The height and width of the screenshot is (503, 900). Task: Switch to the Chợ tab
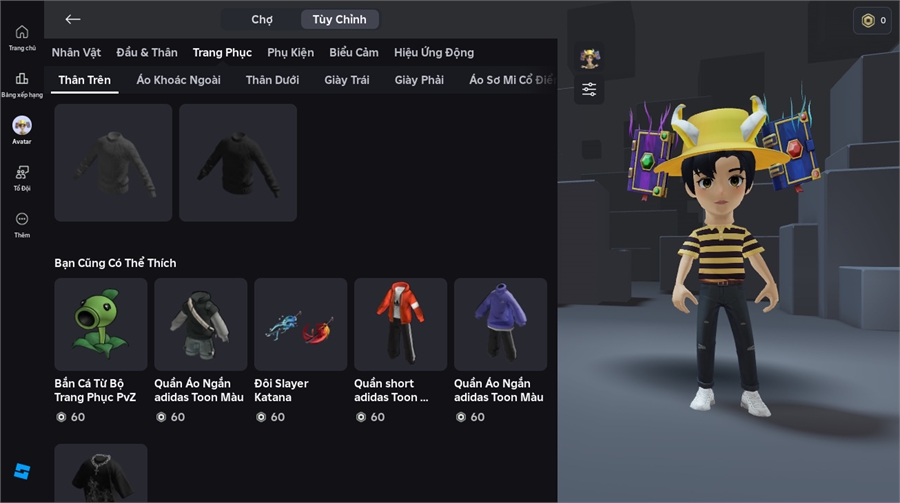[262, 19]
